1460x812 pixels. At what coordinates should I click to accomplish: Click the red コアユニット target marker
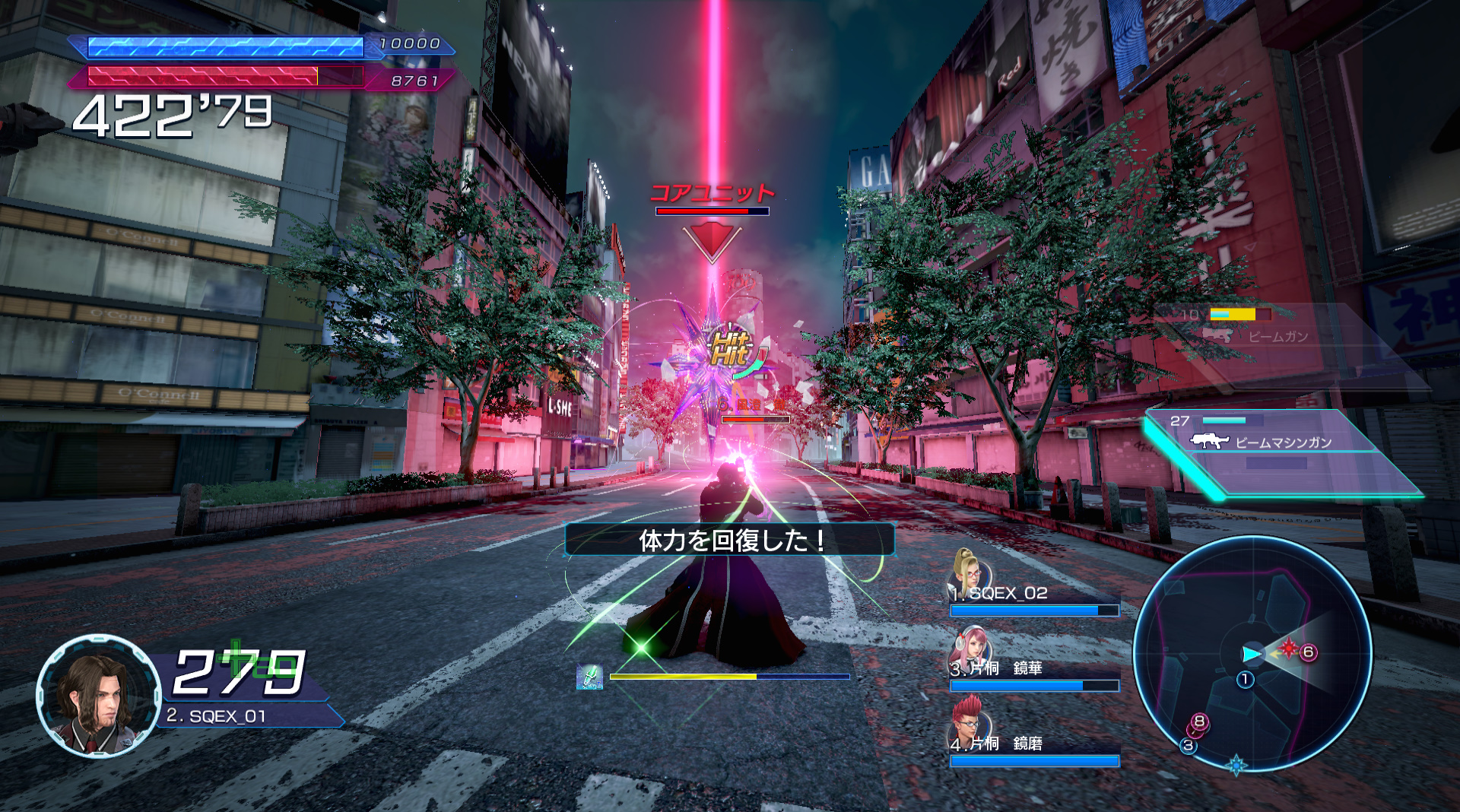coord(712,242)
